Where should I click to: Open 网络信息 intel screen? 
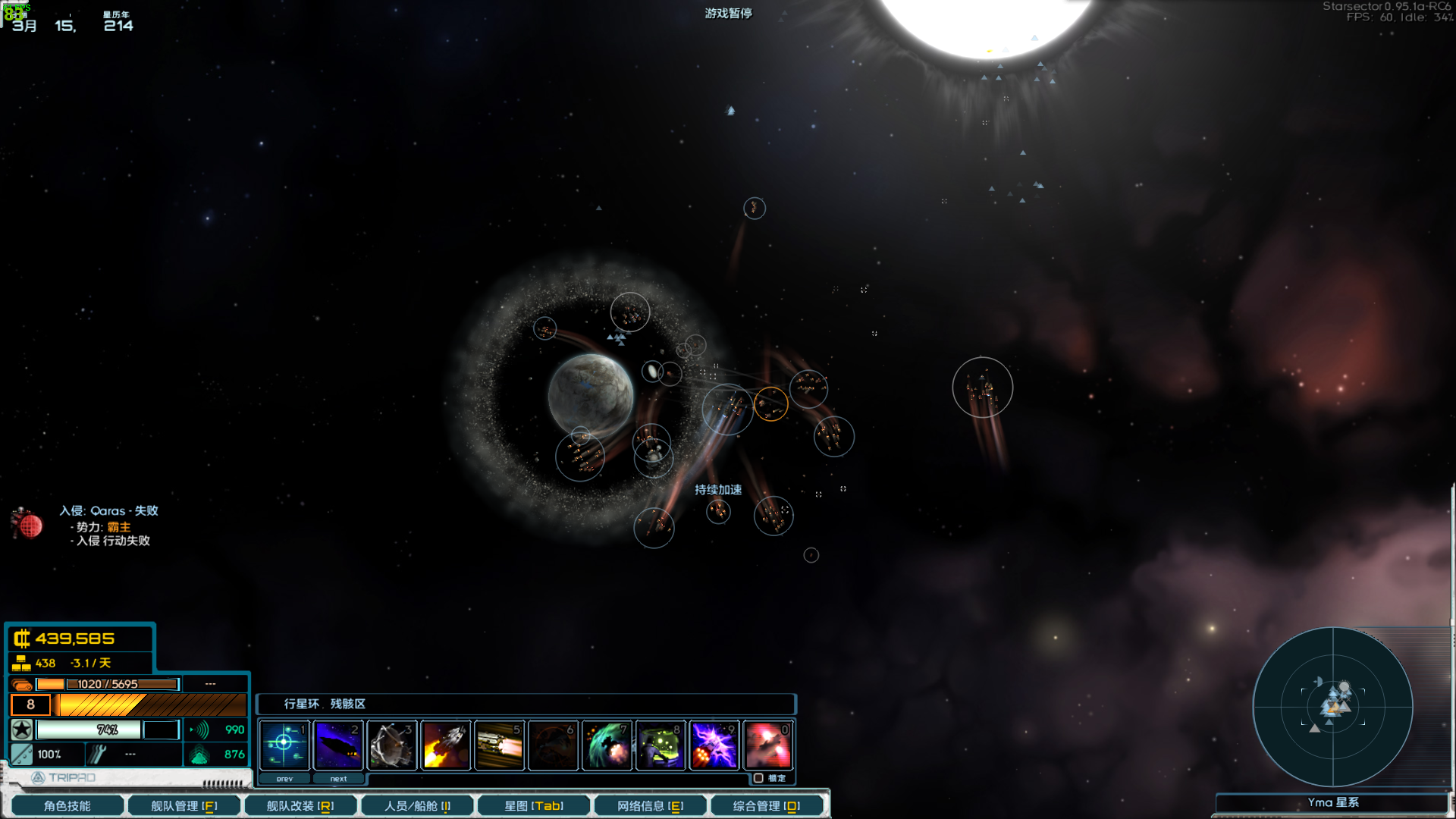point(651,805)
